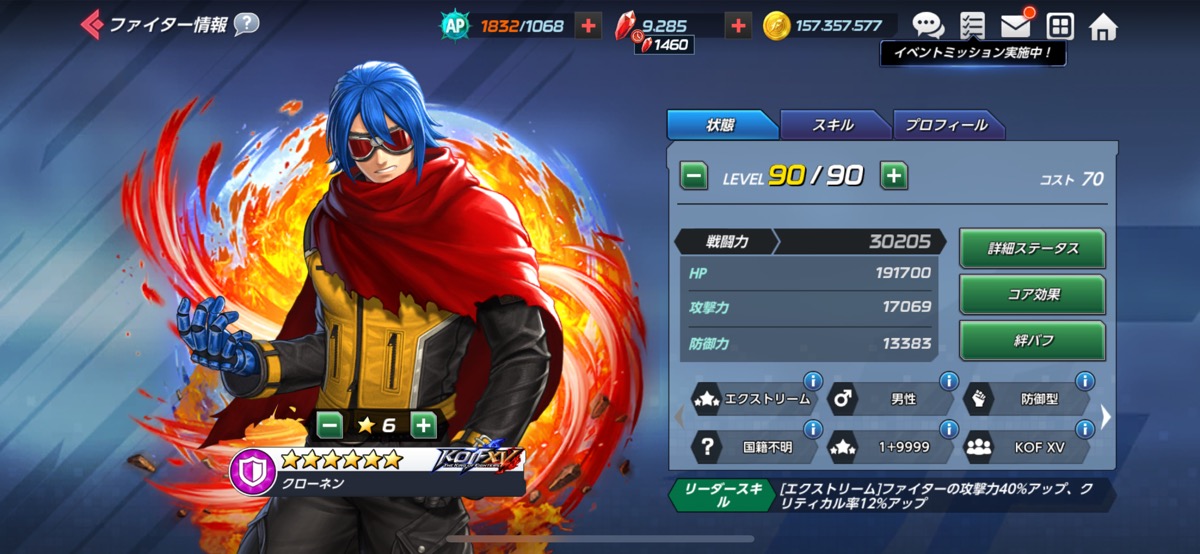
Task: Lower star rank with minus button
Action: (x=330, y=425)
